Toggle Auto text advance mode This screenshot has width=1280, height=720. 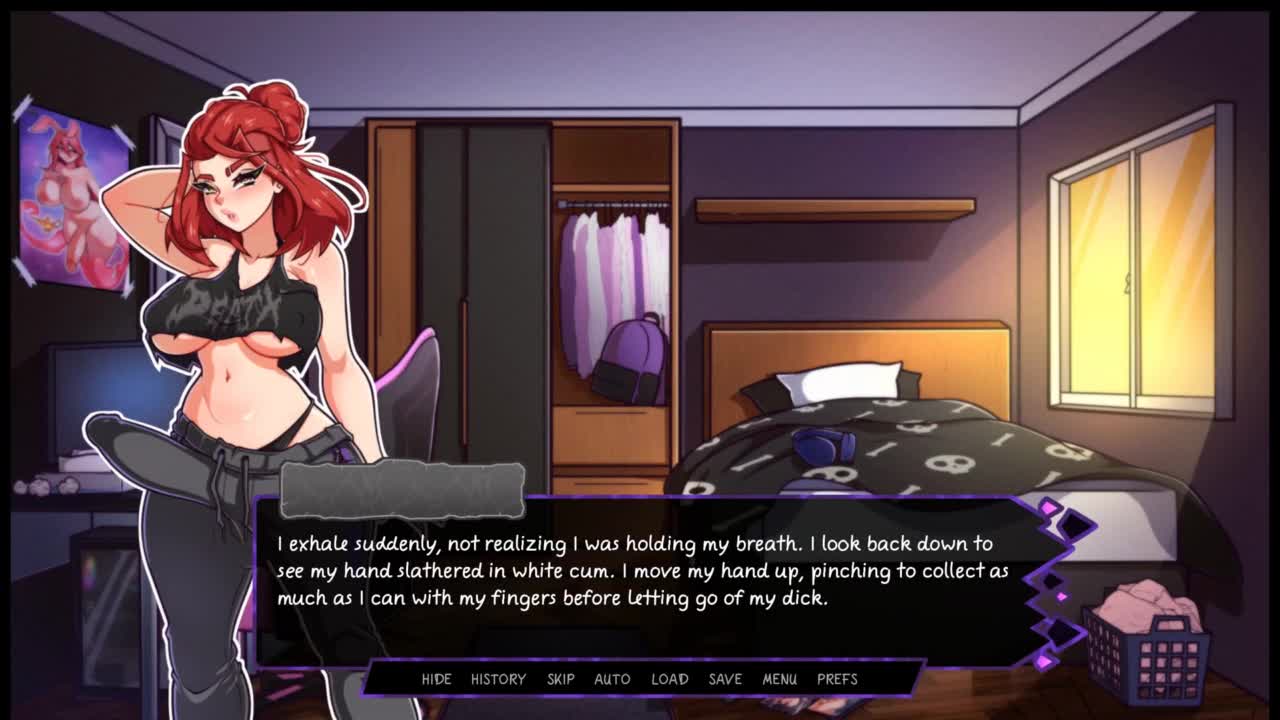point(612,679)
